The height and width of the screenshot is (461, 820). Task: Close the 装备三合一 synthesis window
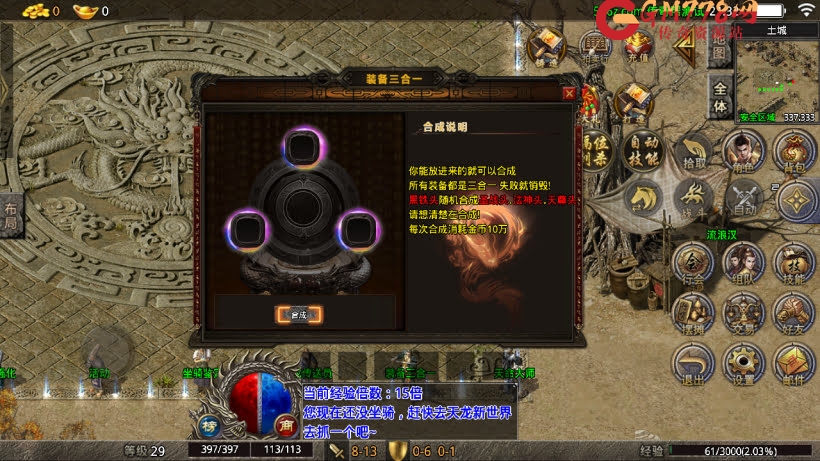(x=568, y=94)
